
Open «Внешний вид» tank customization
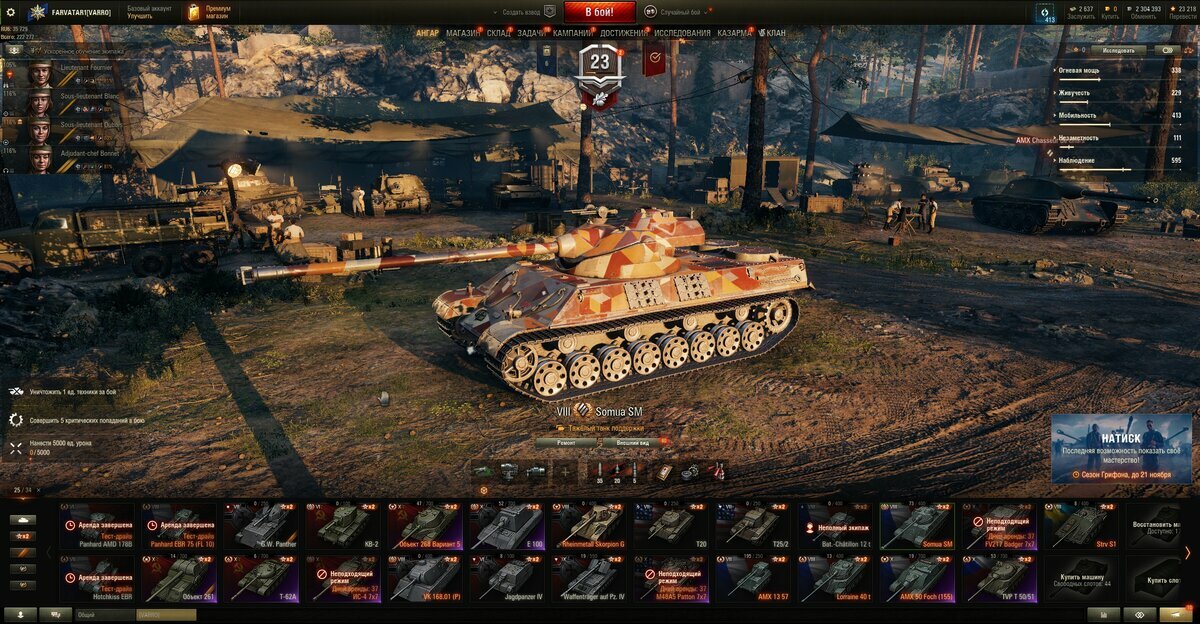pos(630,442)
